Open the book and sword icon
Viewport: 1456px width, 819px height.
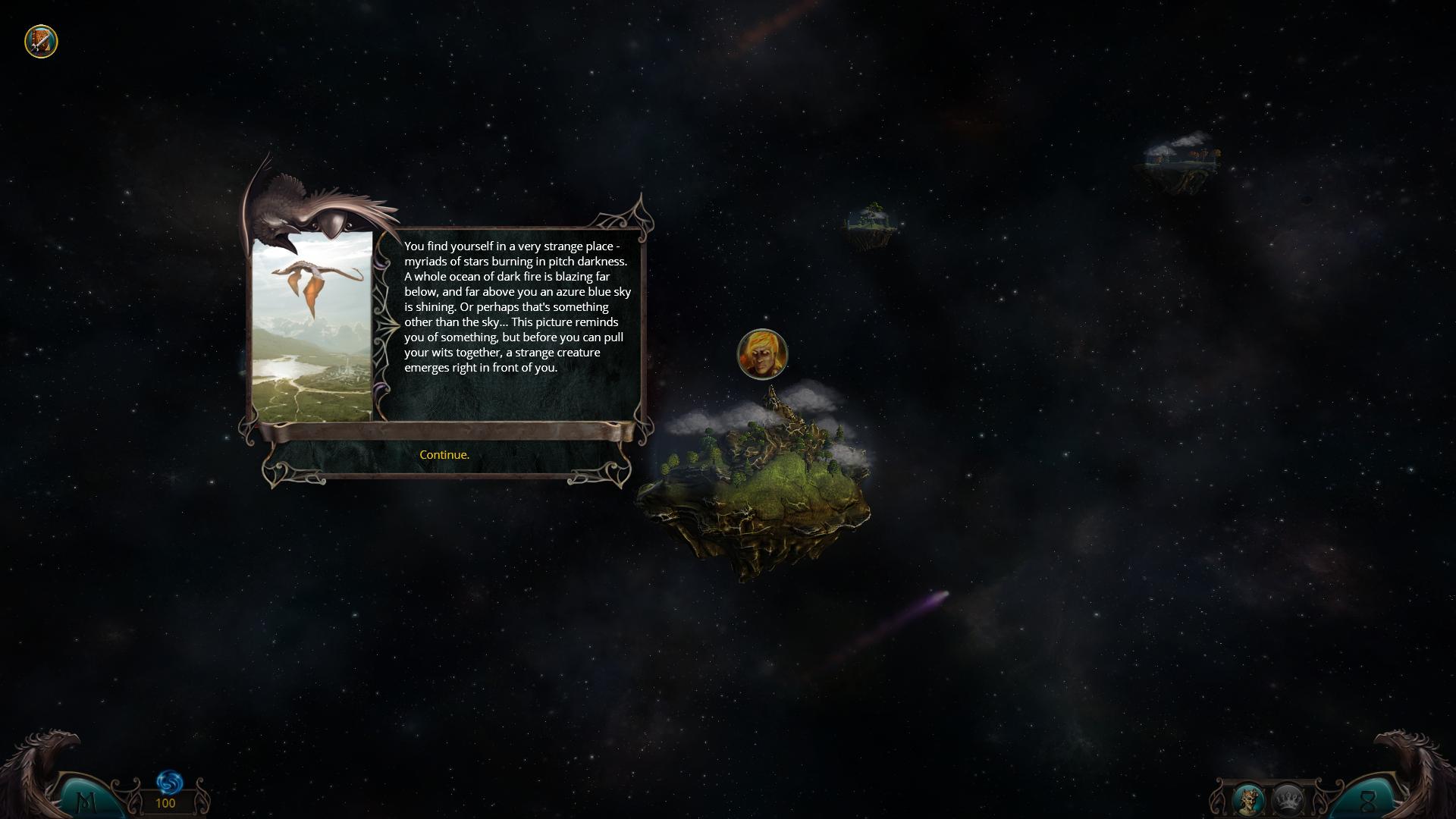(x=41, y=41)
